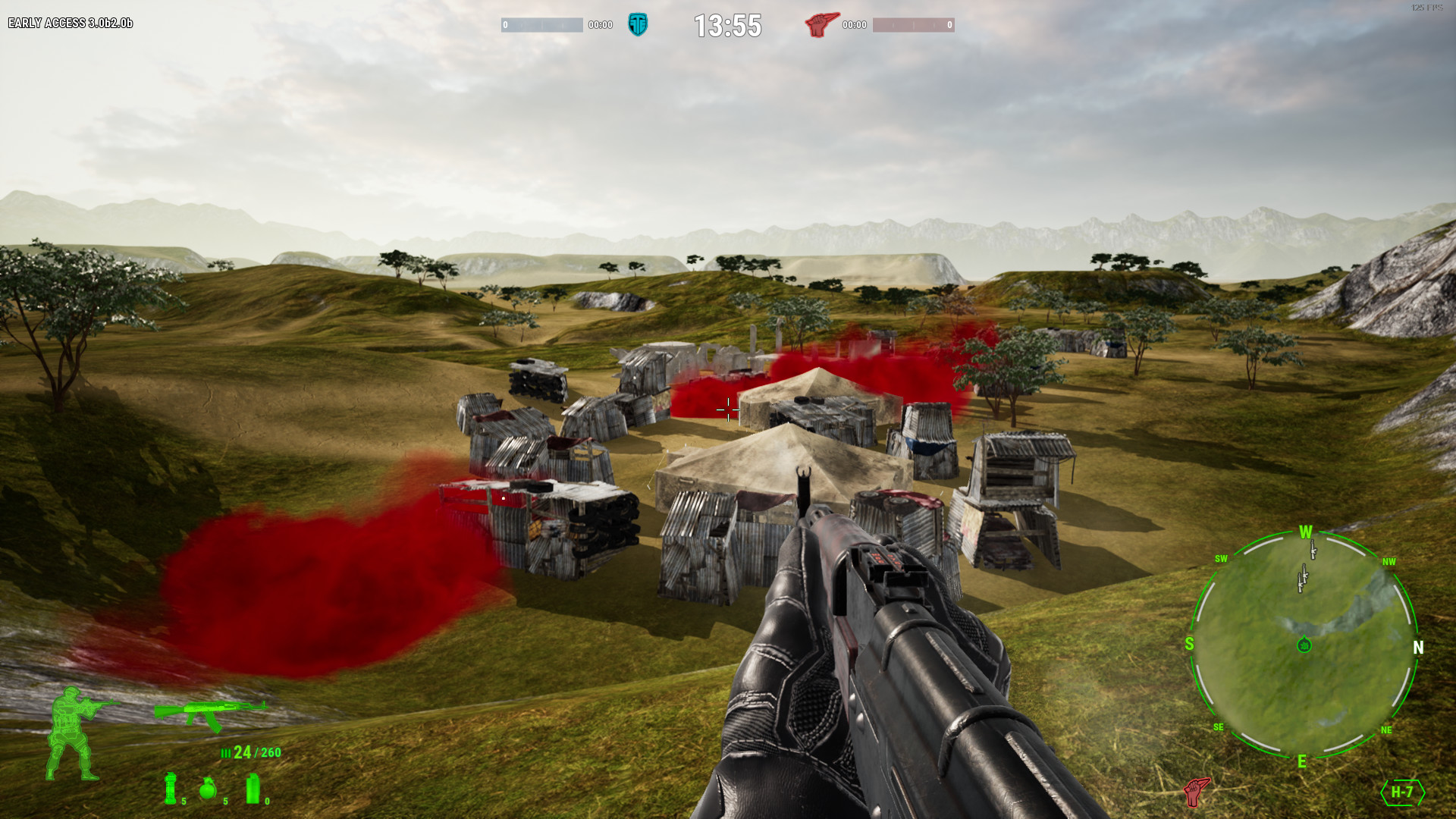Click the match timer showing 13:55
1456x819 pixels.
(x=727, y=25)
